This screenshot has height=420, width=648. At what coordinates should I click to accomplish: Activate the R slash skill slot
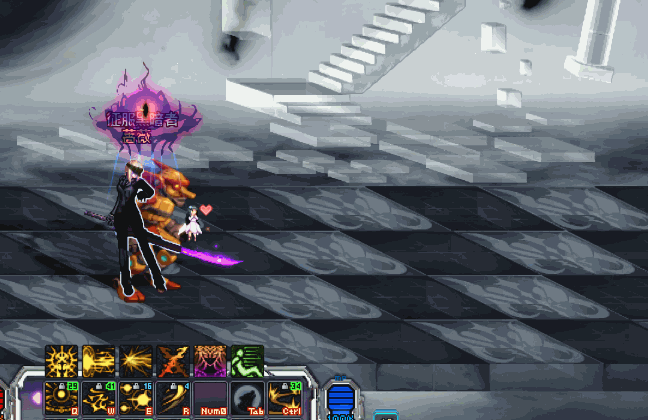tap(172, 397)
